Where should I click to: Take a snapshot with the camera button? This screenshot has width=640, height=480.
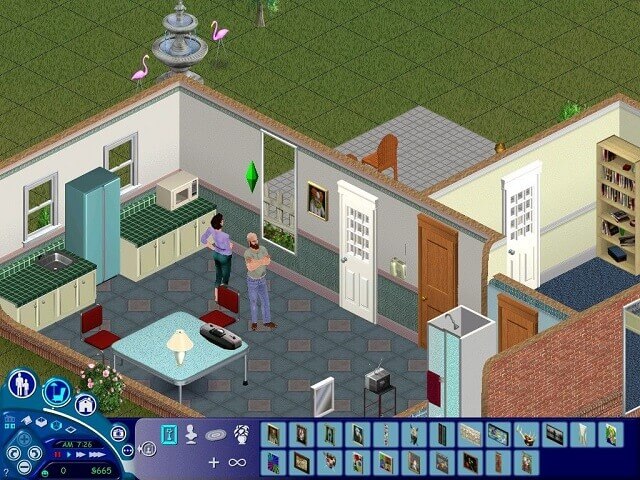pyautogui.click(x=118, y=433)
